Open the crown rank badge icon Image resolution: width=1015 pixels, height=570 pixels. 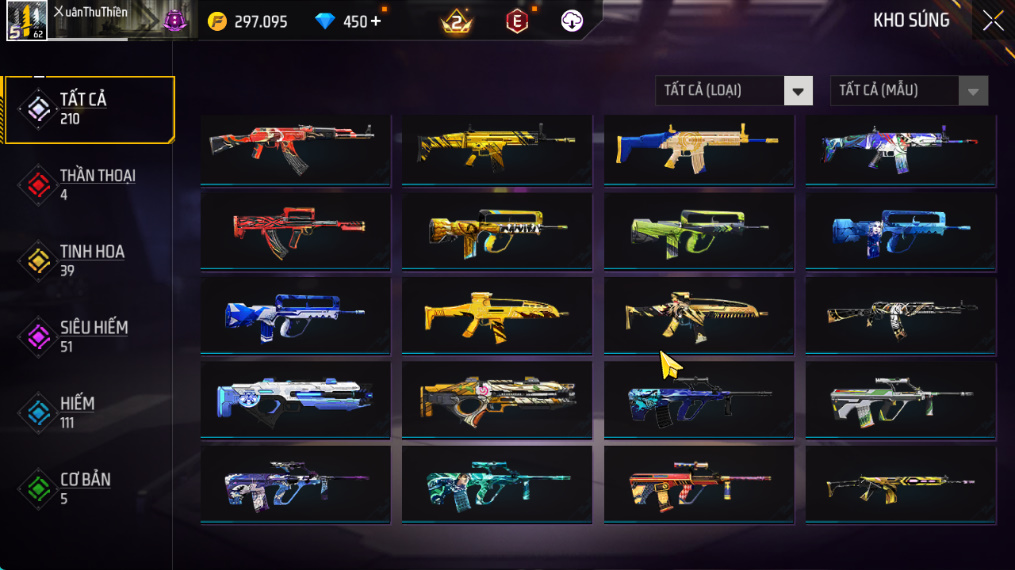tap(456, 21)
